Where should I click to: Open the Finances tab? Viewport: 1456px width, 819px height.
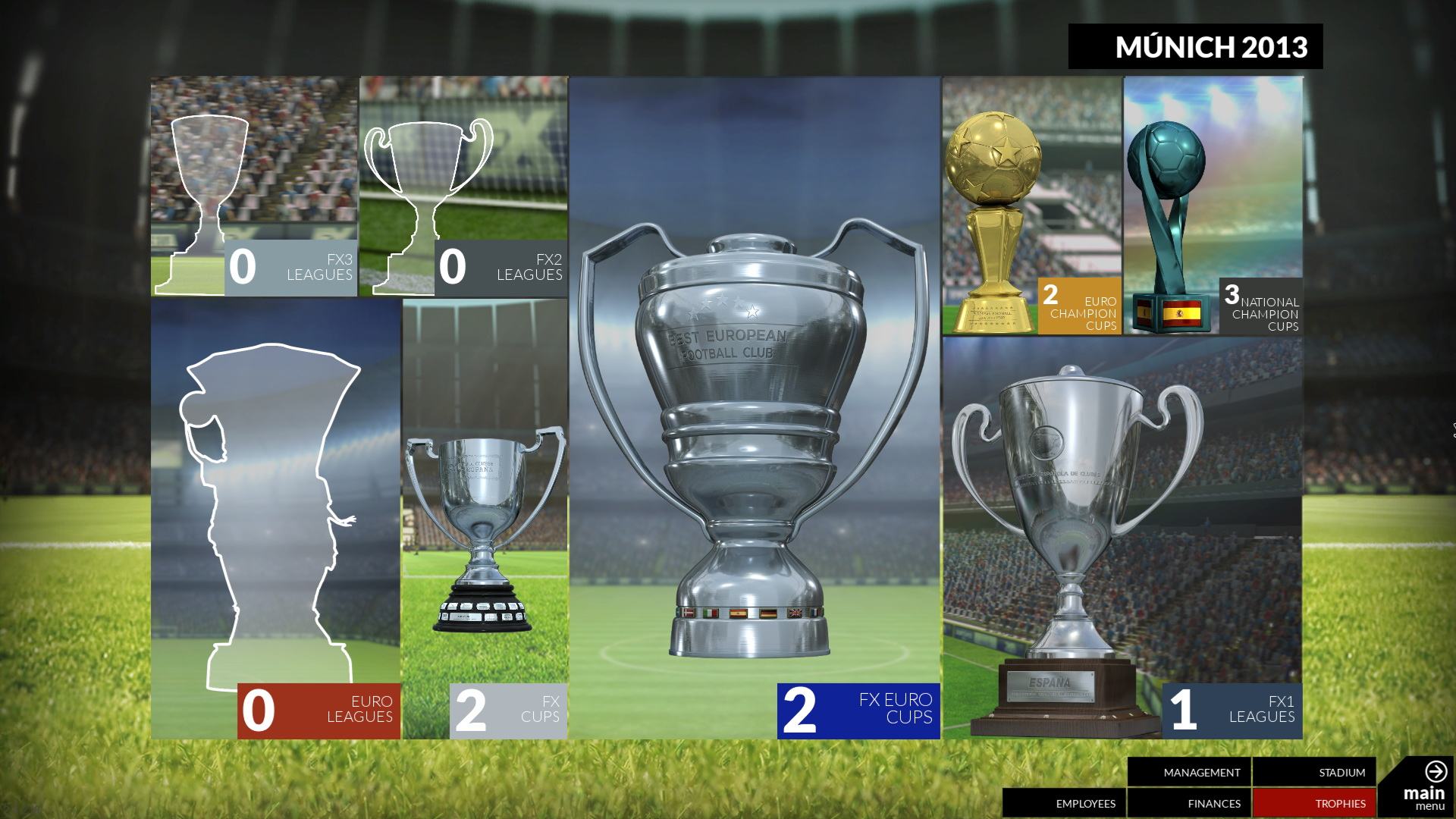tap(1188, 803)
